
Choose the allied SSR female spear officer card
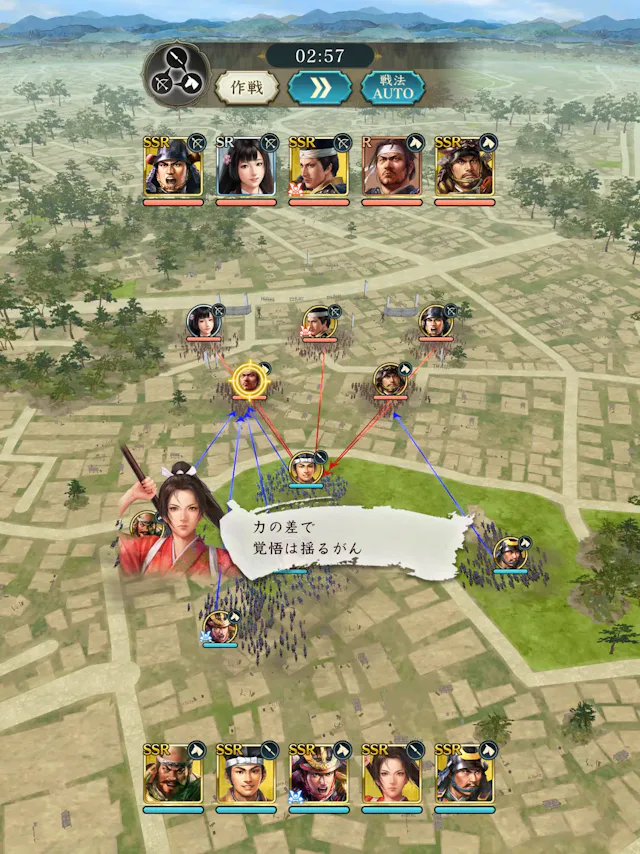pyautogui.click(x=392, y=774)
